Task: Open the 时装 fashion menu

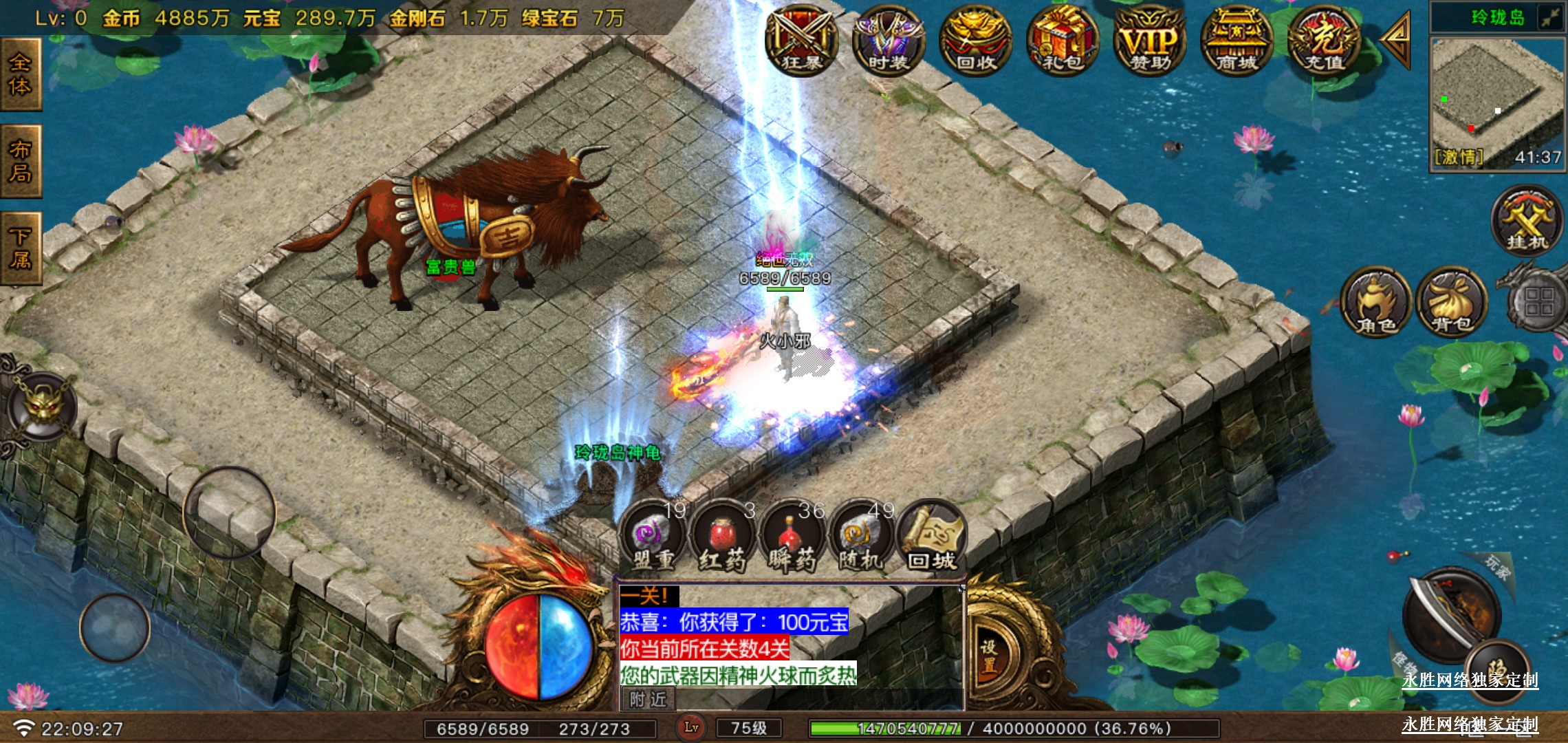Action: click(888, 43)
